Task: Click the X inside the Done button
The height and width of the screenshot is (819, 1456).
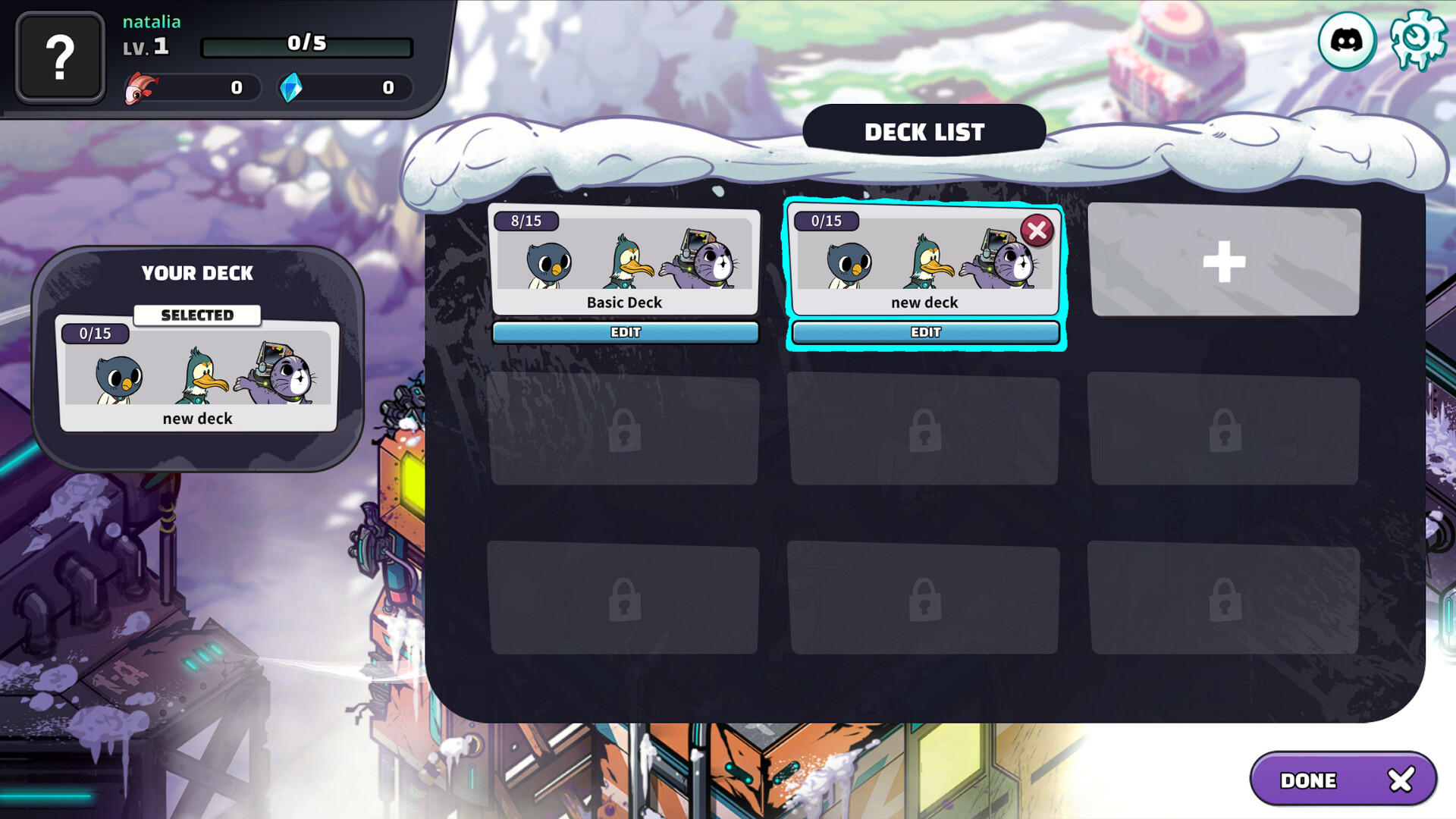Action: [x=1399, y=779]
